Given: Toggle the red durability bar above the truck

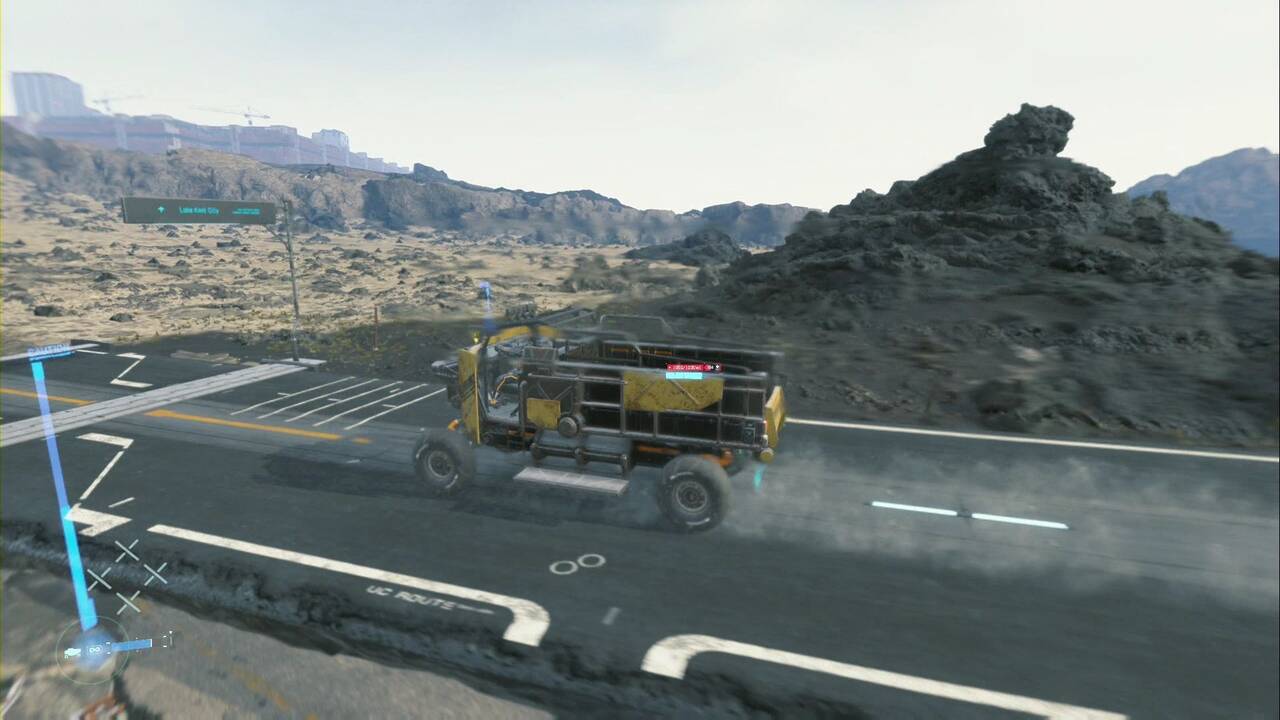Looking at the screenshot, I should pos(692,367).
